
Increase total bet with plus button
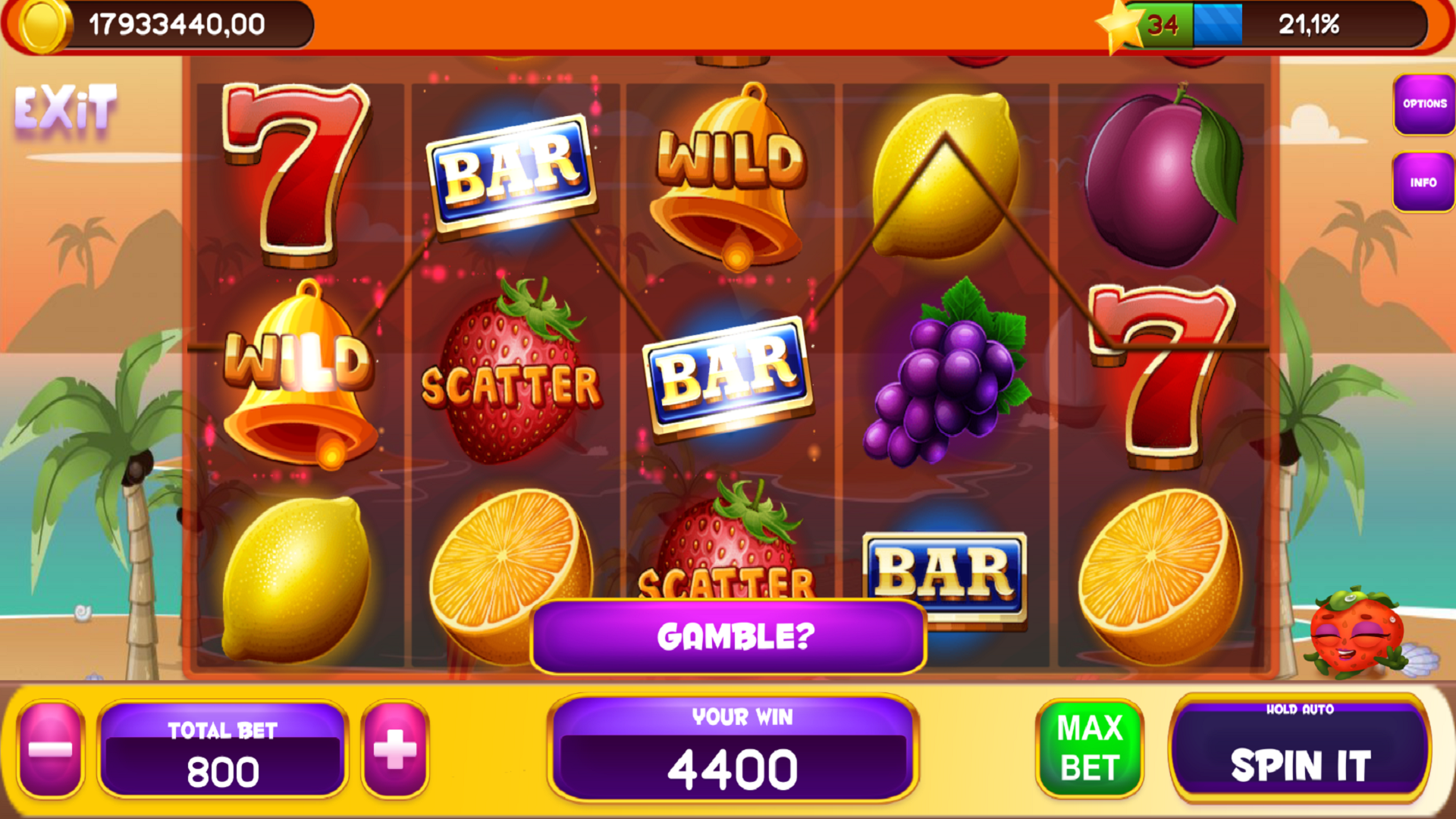click(395, 749)
